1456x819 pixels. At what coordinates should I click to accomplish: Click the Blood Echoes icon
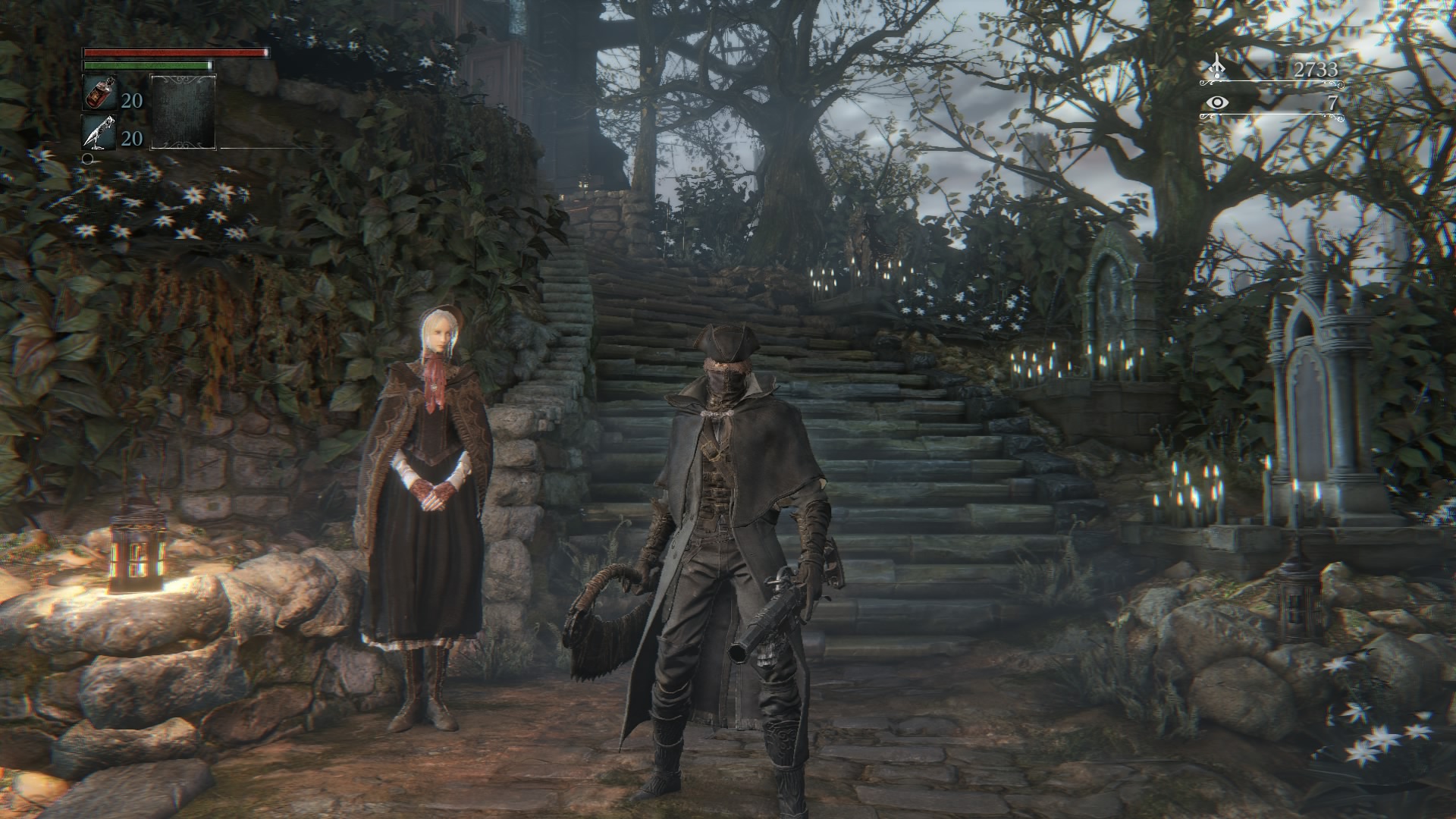1218,67
